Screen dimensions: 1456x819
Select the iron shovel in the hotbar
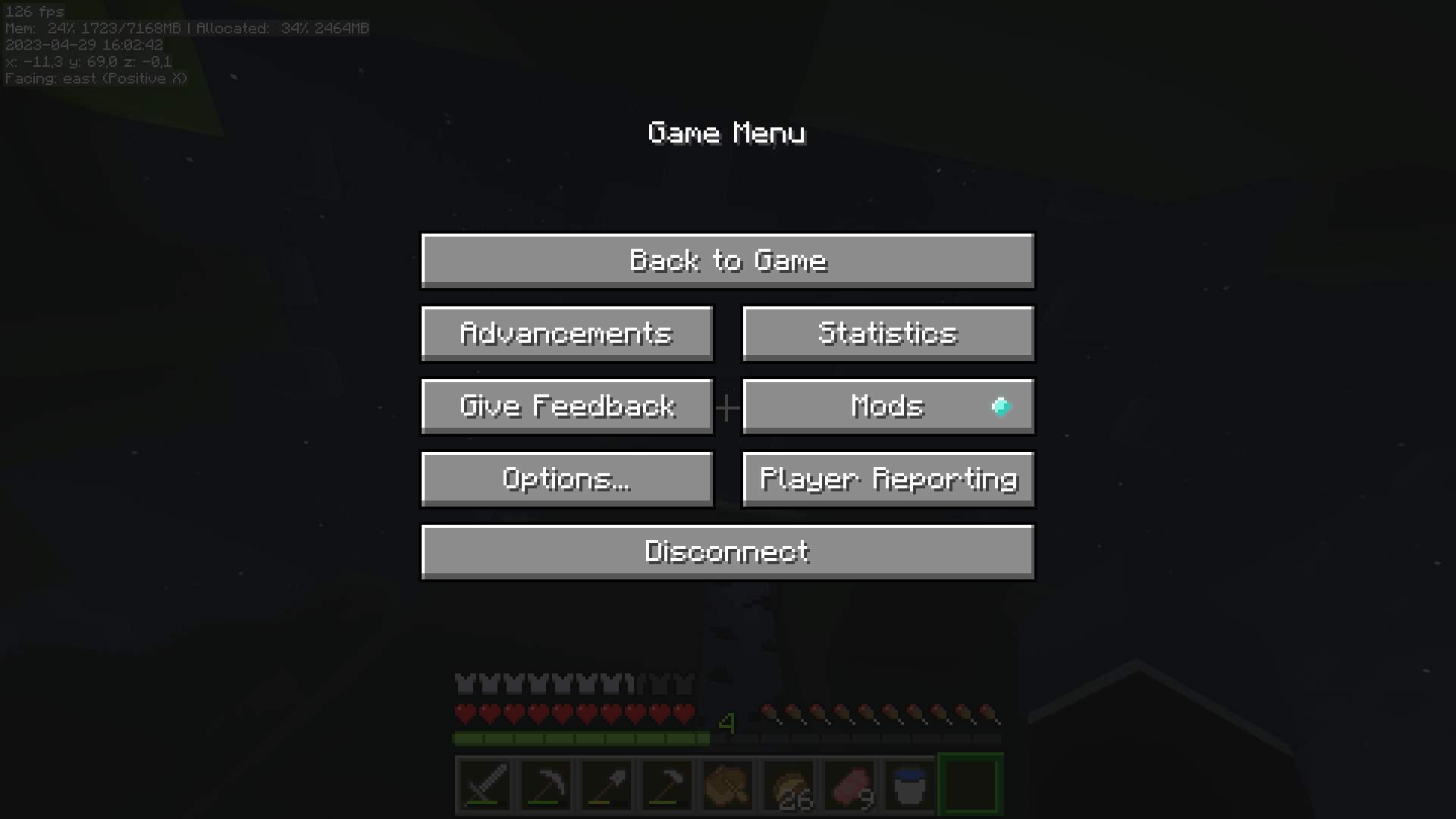[x=606, y=784]
